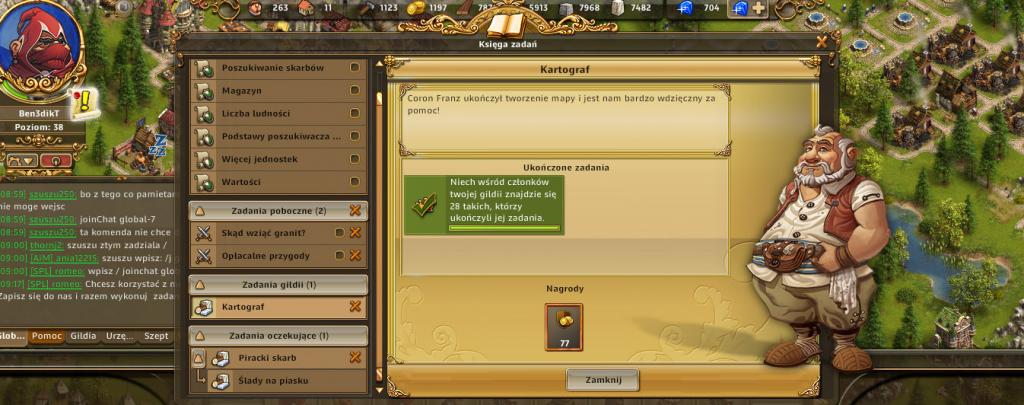Open the Skąd wziąć granit? side quest
This screenshot has height=405, width=1024.
click(264, 233)
